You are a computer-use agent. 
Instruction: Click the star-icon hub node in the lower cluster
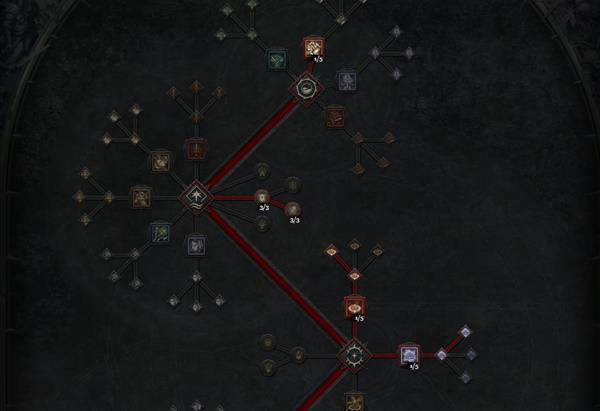353,354
